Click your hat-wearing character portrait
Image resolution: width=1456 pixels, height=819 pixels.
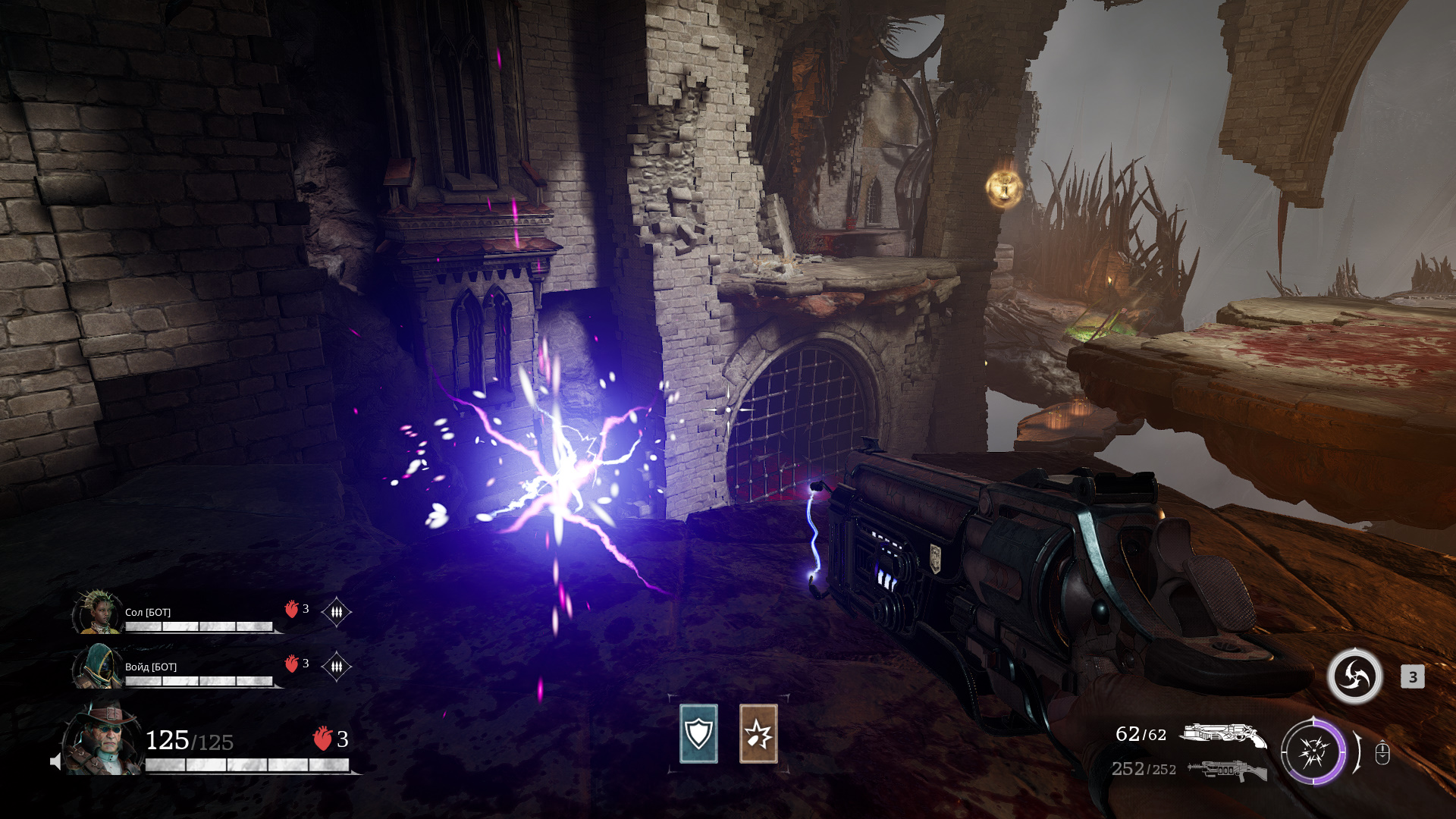pyautogui.click(x=102, y=739)
